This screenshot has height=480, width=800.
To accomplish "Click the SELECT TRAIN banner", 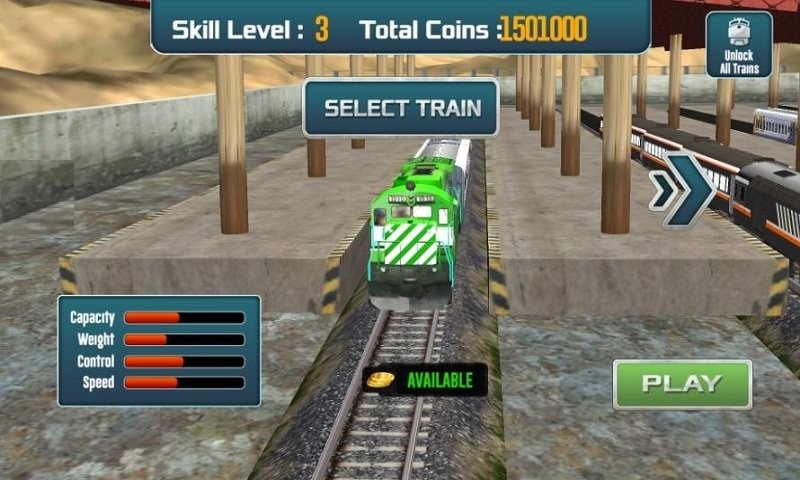I will pos(401,108).
